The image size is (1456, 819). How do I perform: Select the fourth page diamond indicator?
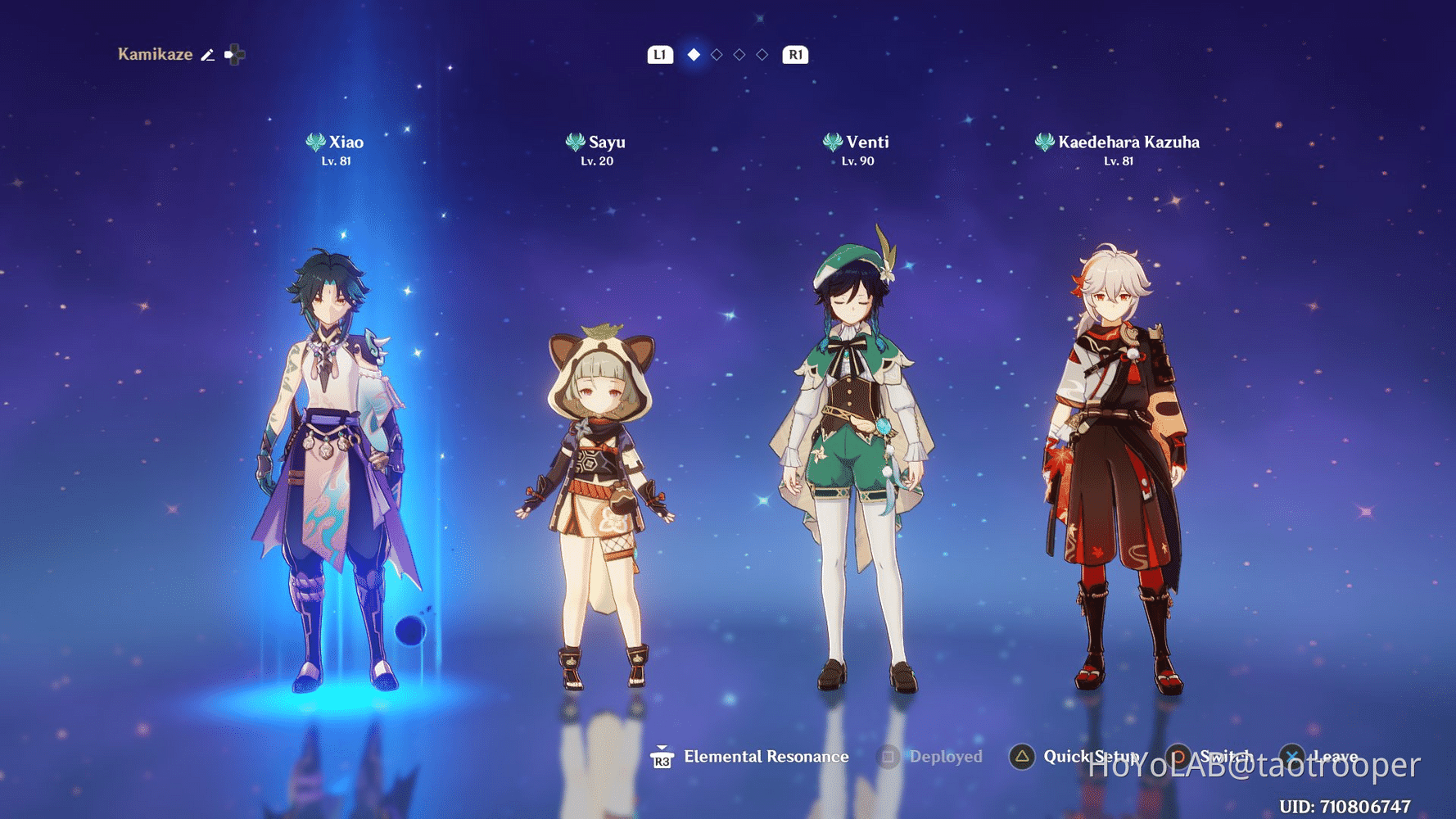pos(762,54)
